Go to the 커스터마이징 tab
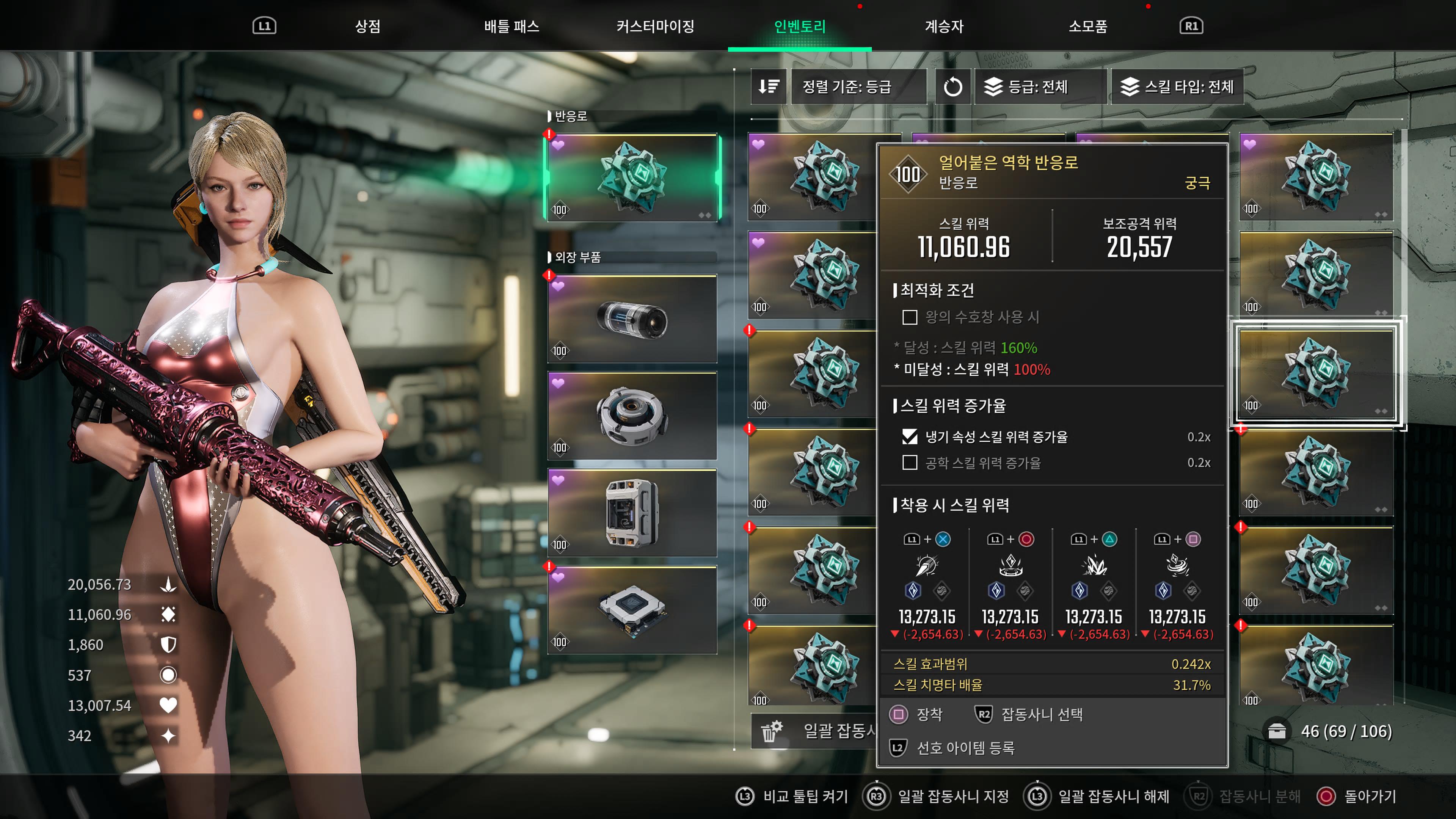 655,26
